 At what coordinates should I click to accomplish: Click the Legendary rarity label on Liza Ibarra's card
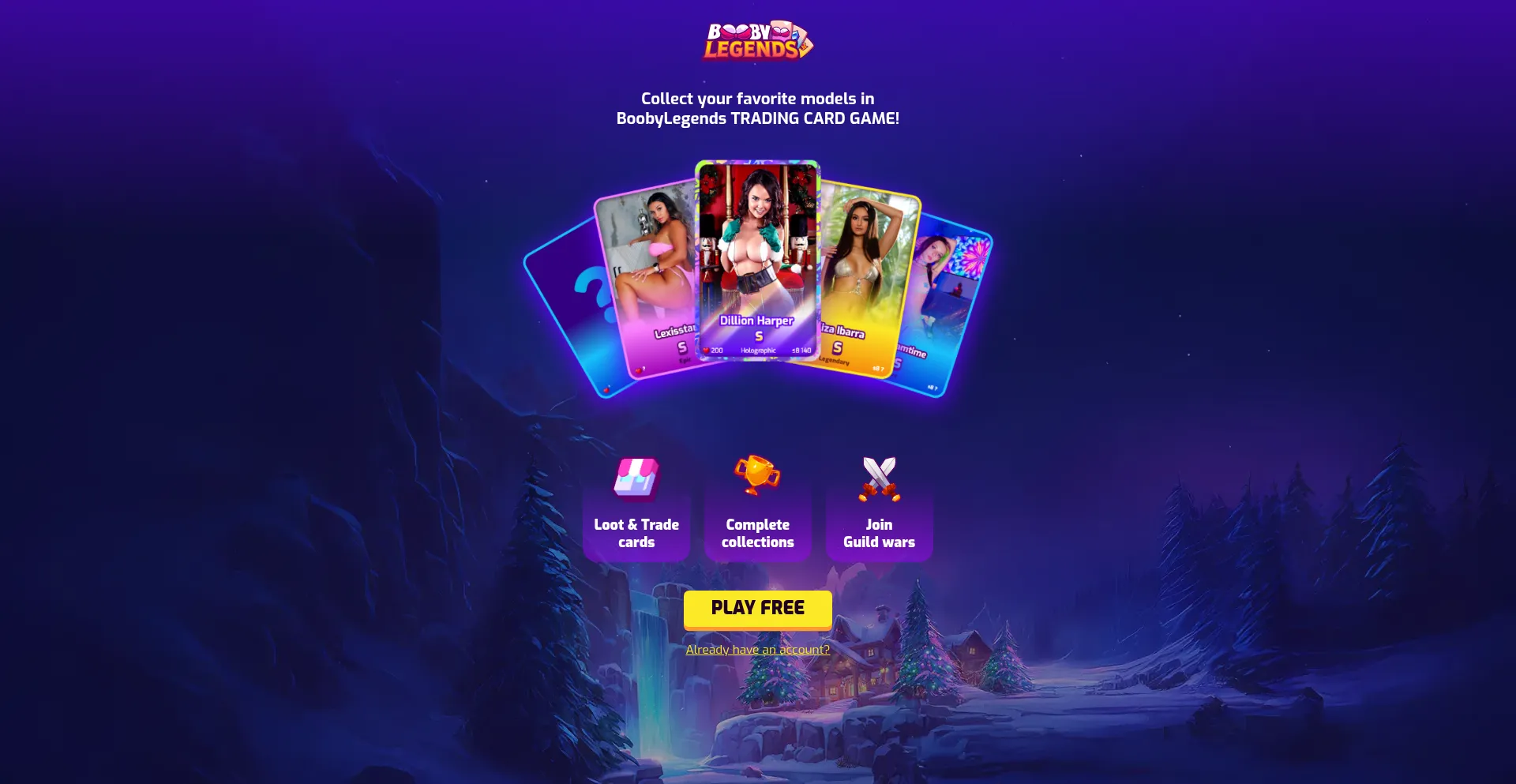835,362
